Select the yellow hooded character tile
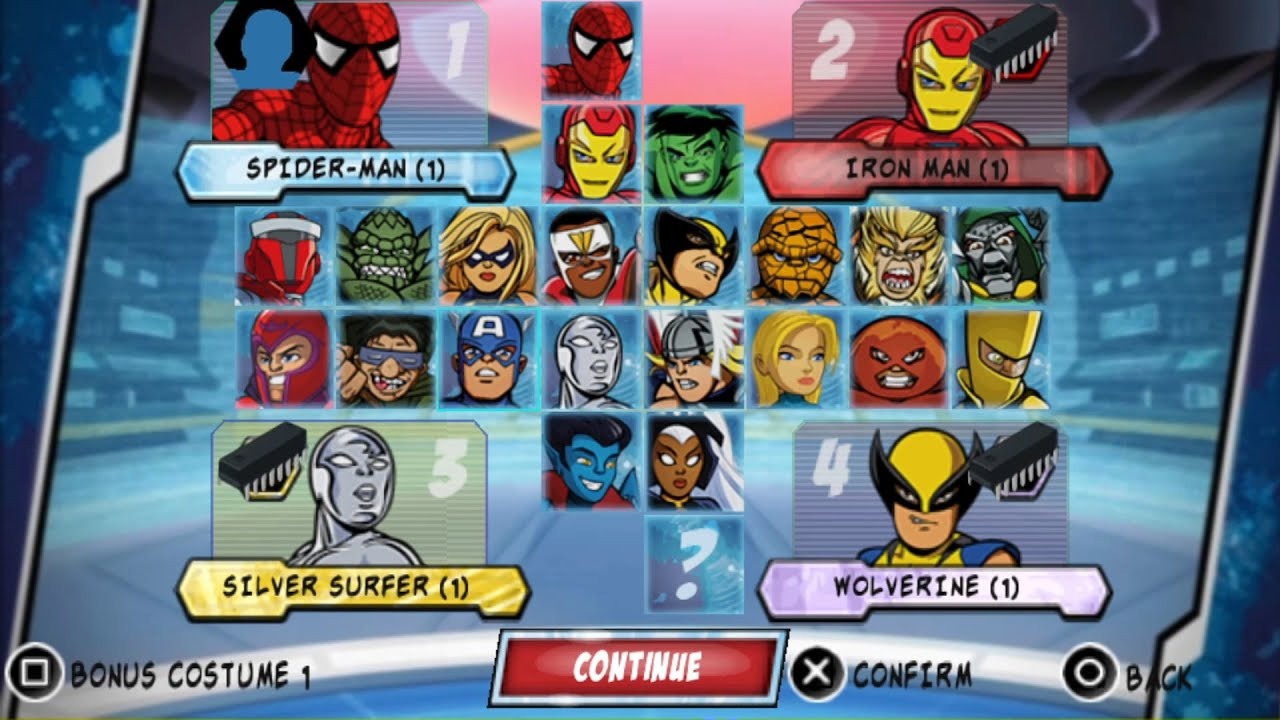The height and width of the screenshot is (720, 1280). [1001, 359]
